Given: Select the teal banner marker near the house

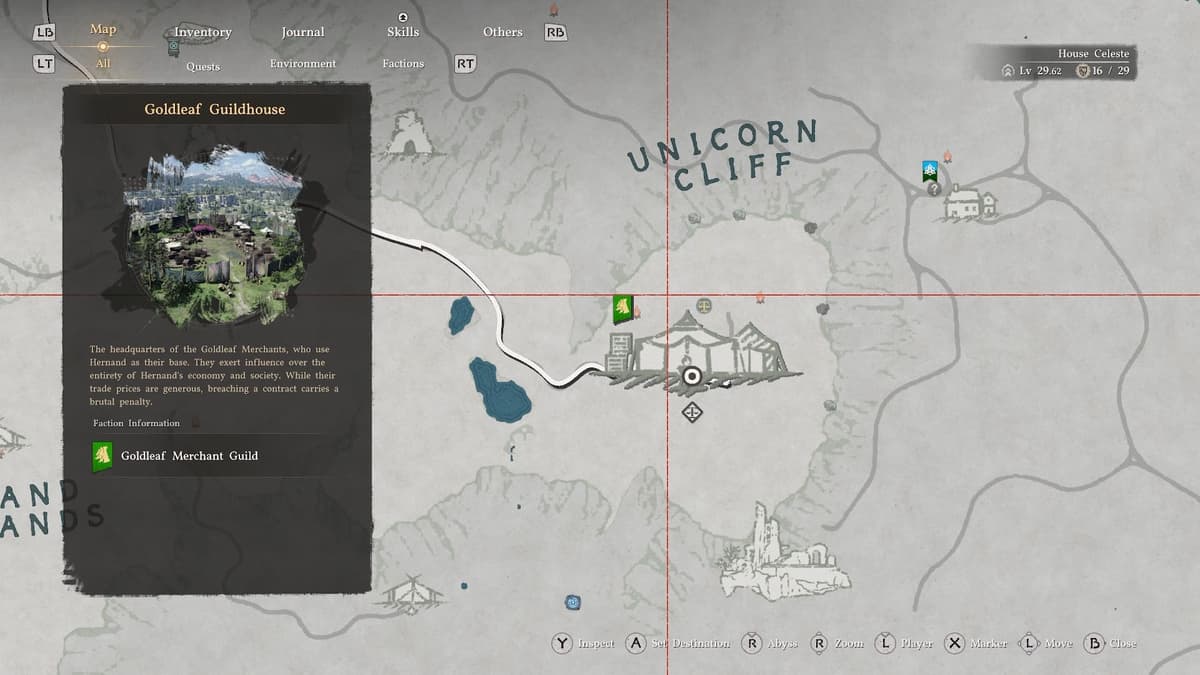Looking at the screenshot, I should tap(930, 170).
